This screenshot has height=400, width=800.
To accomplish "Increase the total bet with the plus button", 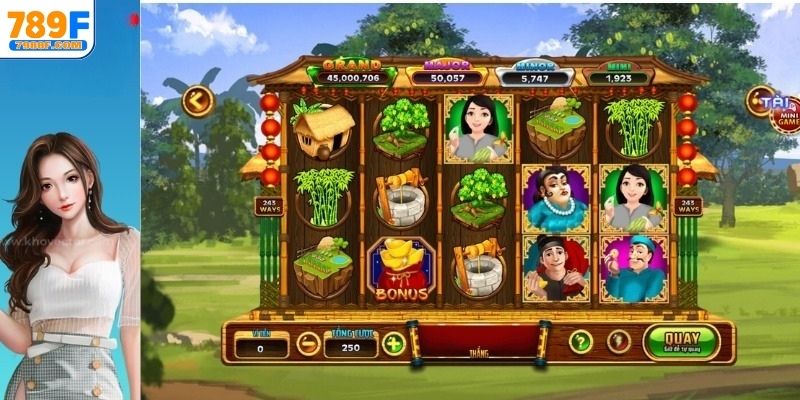I will (394, 344).
